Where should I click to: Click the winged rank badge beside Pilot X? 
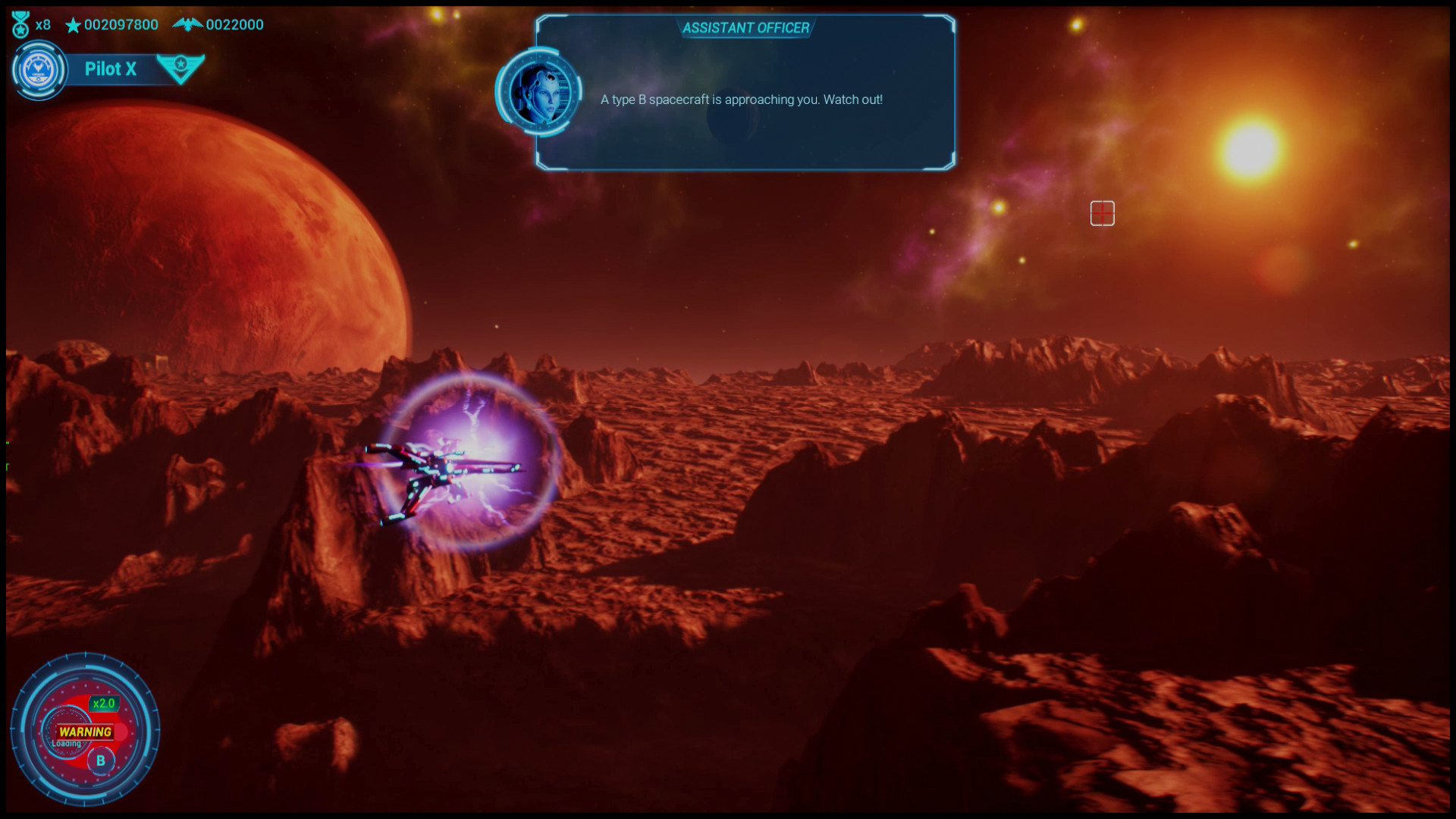[180, 69]
